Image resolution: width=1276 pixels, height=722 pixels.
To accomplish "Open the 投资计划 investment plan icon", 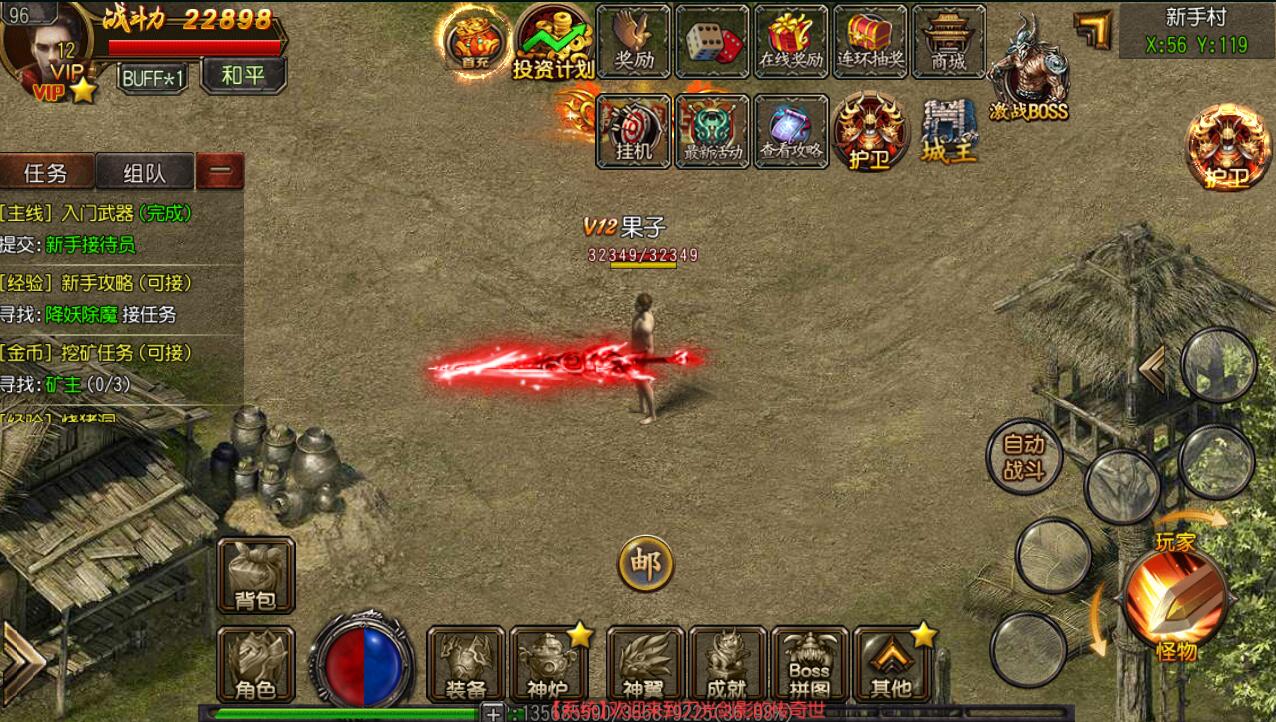I will coord(553,43).
